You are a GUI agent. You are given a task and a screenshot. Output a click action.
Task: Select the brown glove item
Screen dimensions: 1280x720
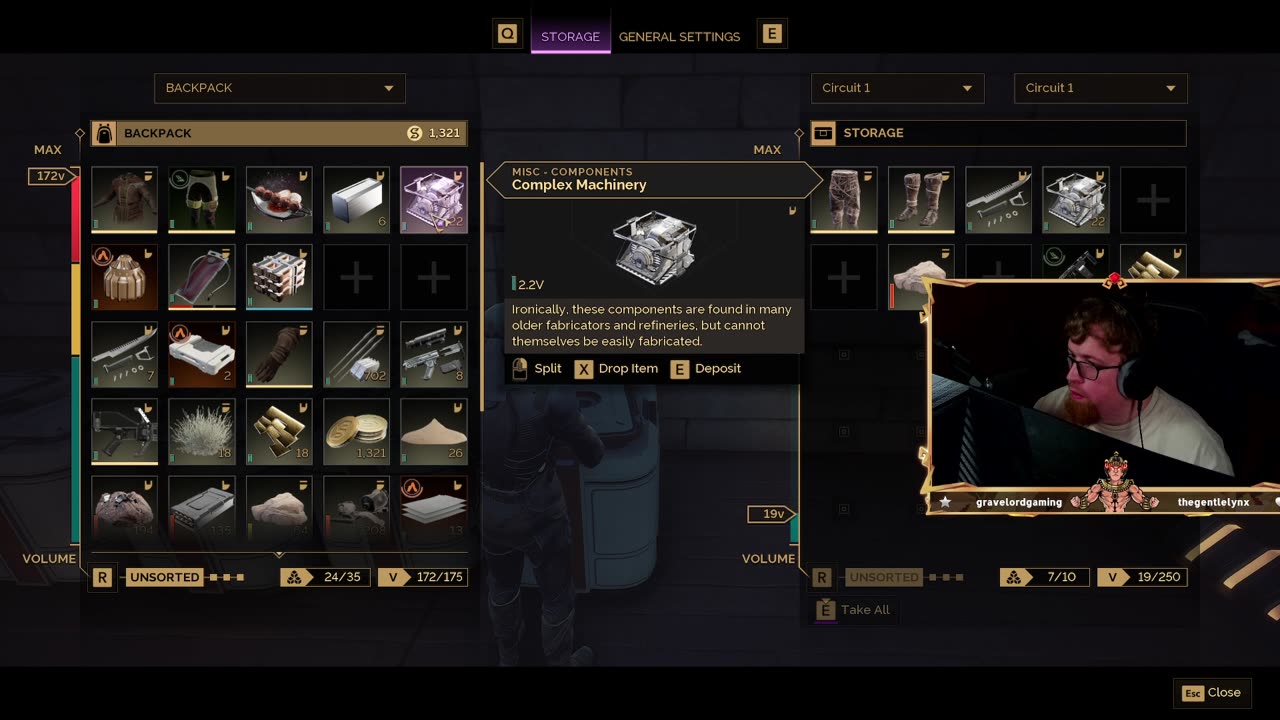(x=279, y=354)
